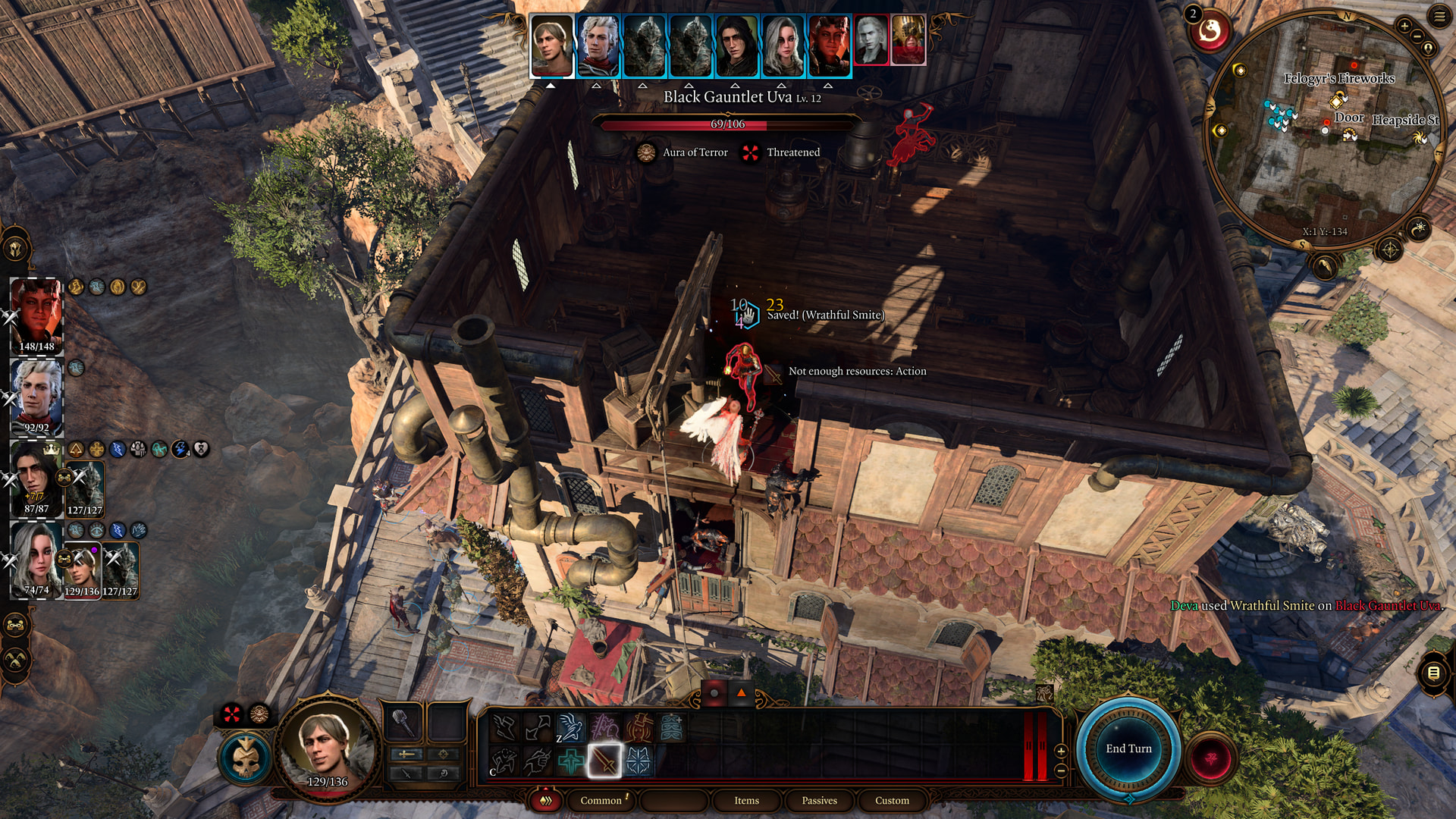The height and width of the screenshot is (819, 1456).
Task: Use the teal cross healing ability
Action: pos(570,760)
